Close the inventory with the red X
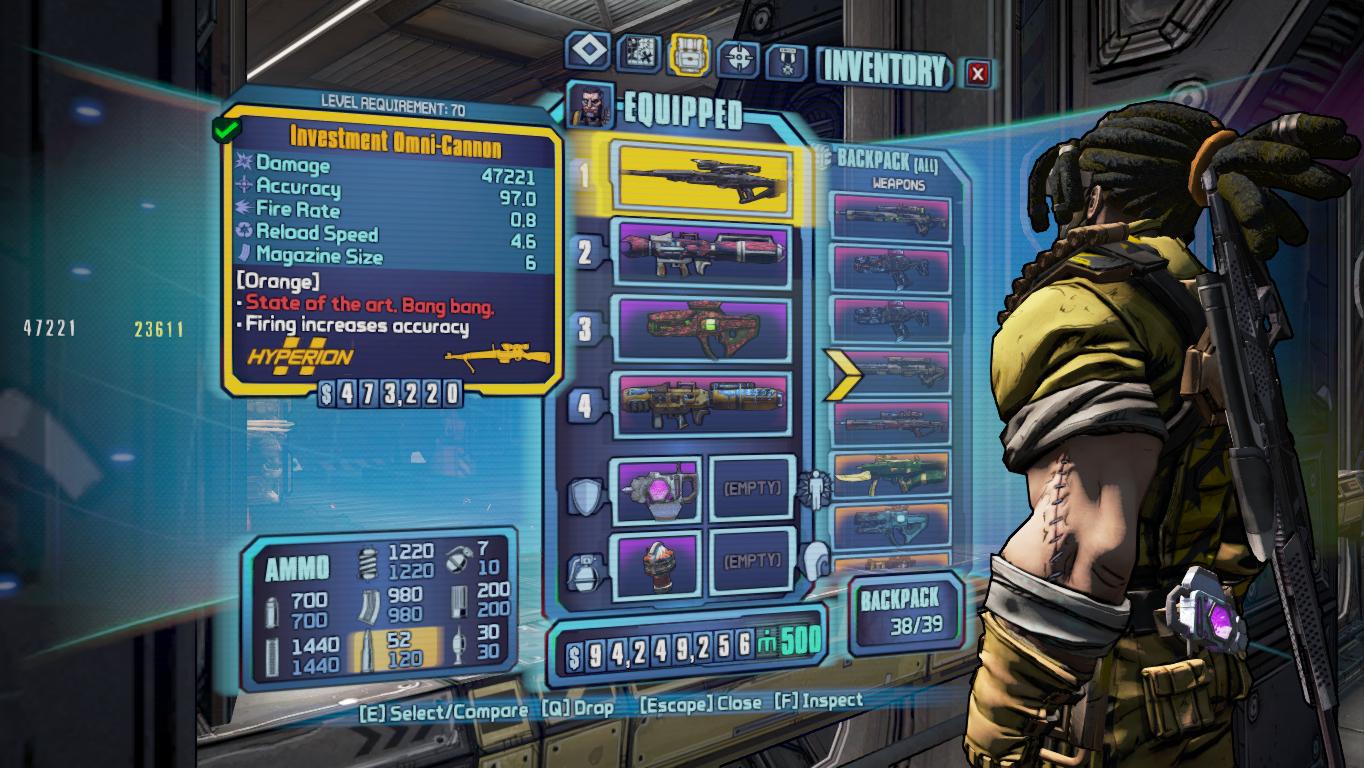 pyautogui.click(x=978, y=72)
